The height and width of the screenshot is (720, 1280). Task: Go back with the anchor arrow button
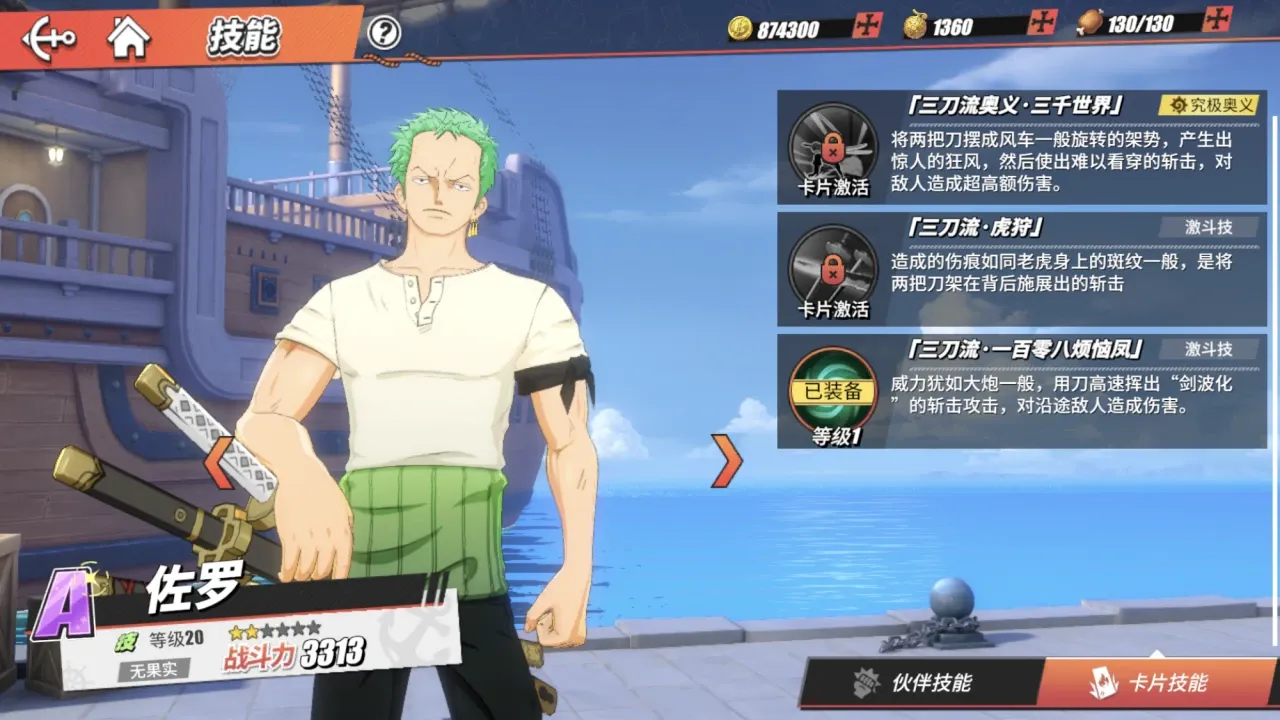pyautogui.click(x=49, y=38)
